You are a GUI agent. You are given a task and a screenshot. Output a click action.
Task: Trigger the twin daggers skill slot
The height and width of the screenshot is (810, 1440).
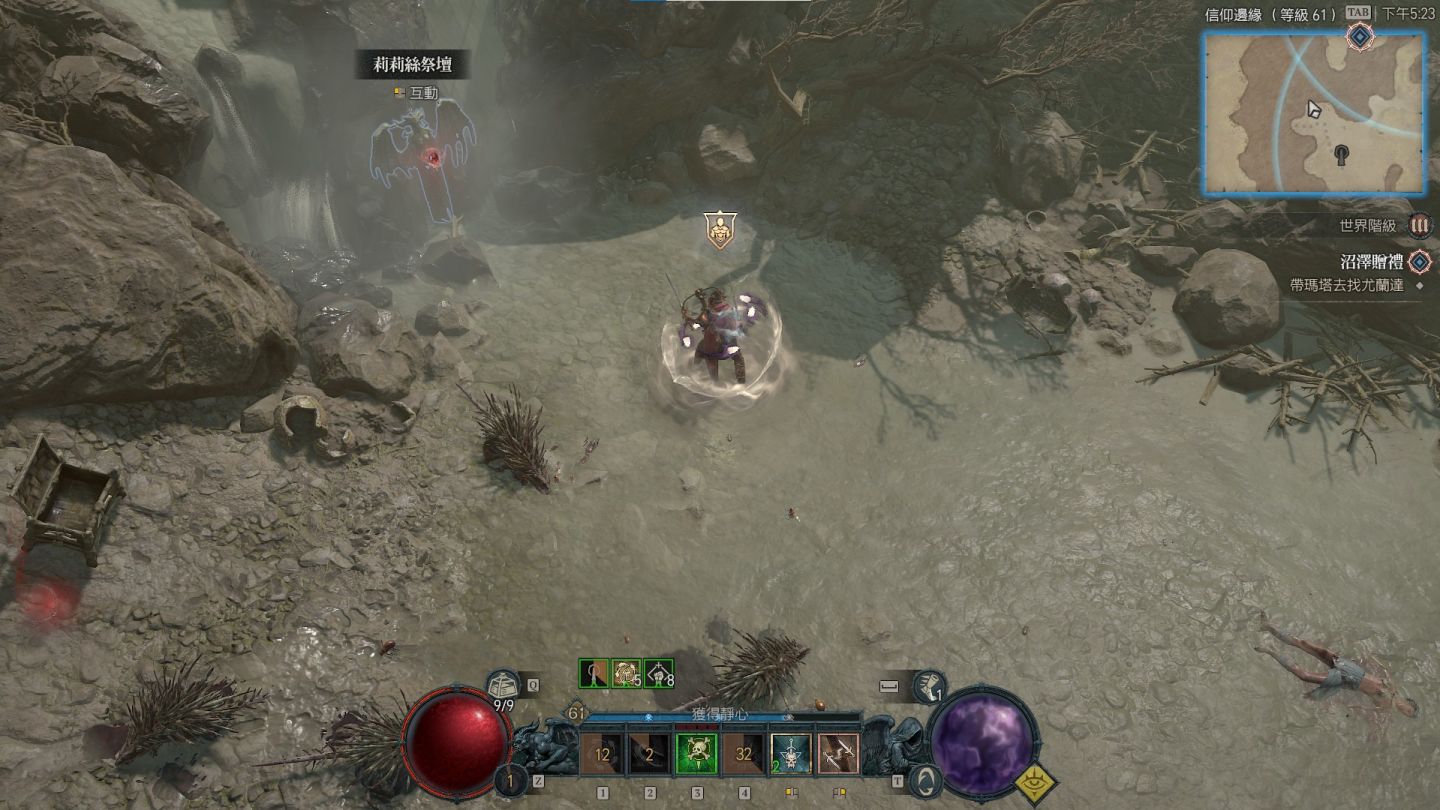[x=838, y=754]
